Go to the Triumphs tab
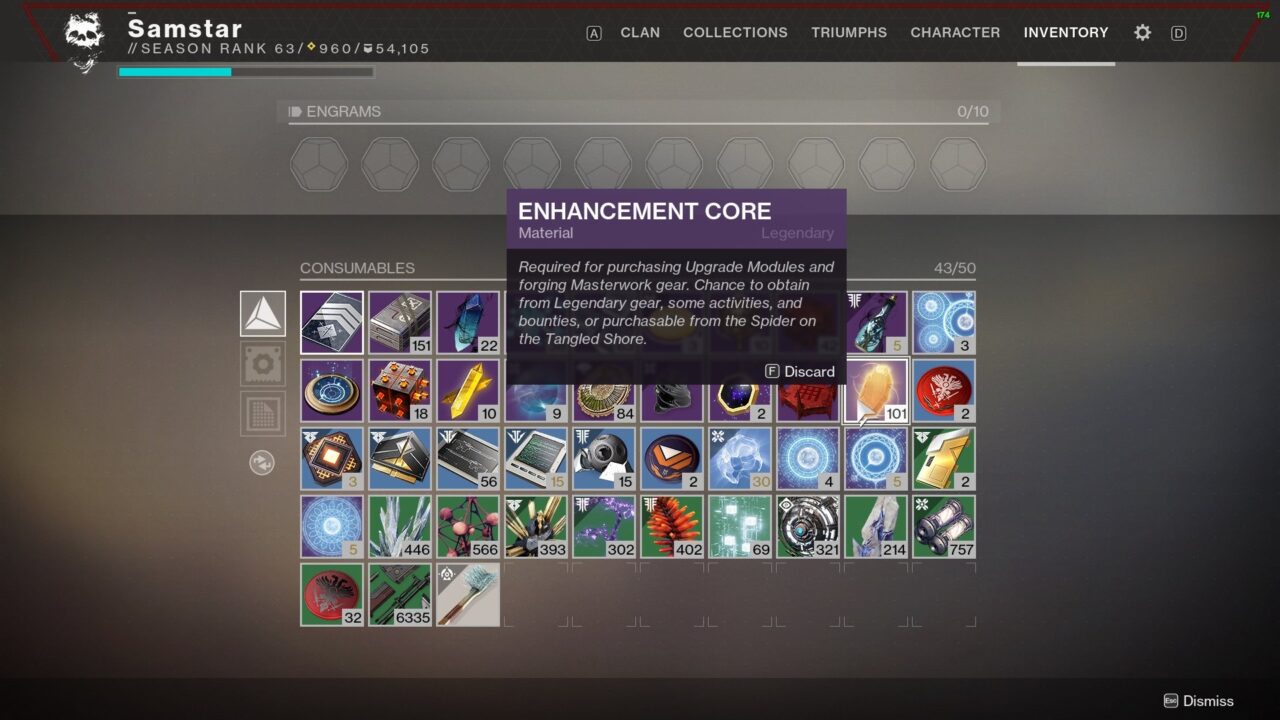Image resolution: width=1280 pixels, height=720 pixels. click(849, 33)
